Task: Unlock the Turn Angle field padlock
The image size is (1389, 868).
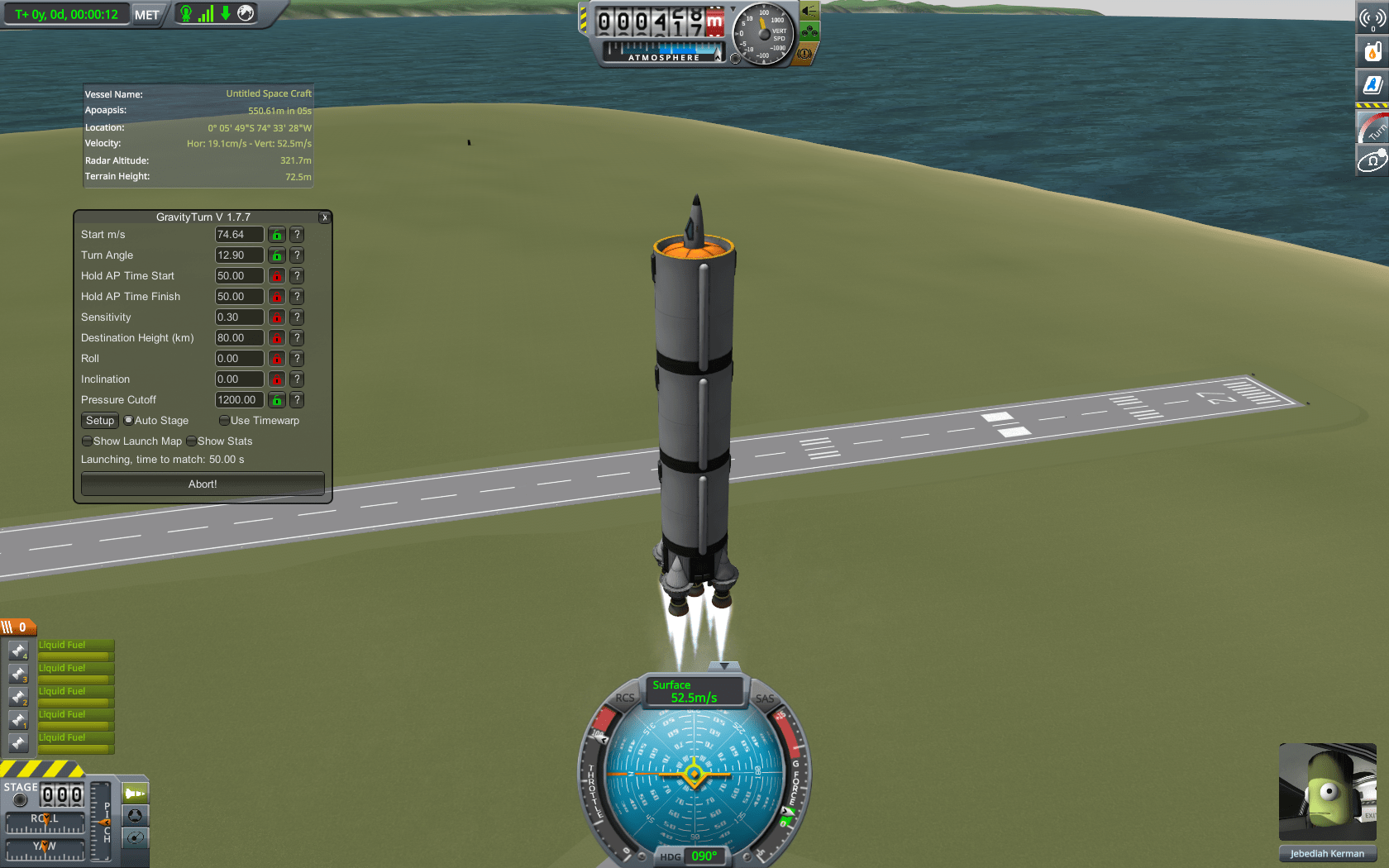Action: coord(276,255)
